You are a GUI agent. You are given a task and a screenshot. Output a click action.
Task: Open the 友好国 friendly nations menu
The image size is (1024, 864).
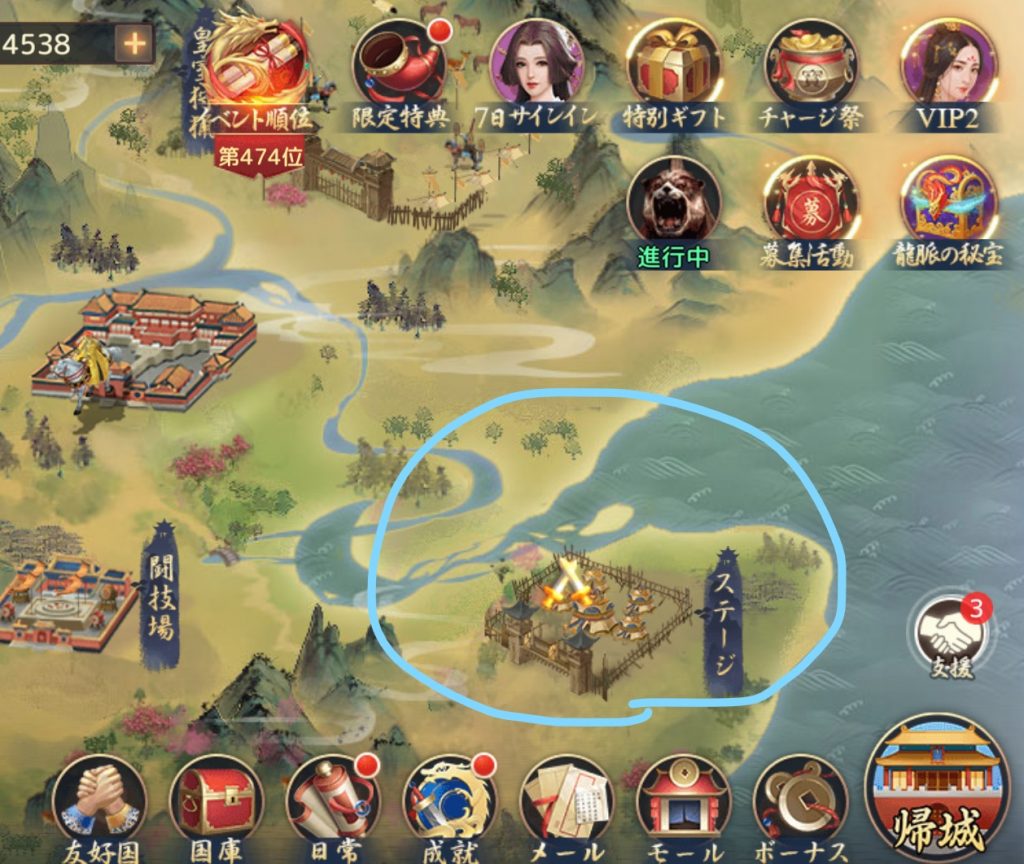(99, 803)
